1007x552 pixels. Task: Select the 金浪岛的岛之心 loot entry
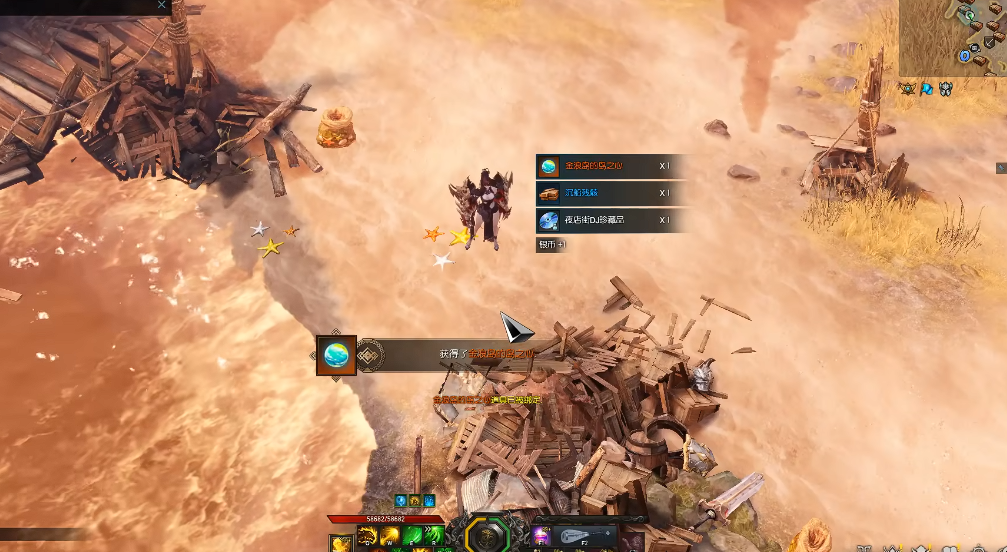[610, 166]
